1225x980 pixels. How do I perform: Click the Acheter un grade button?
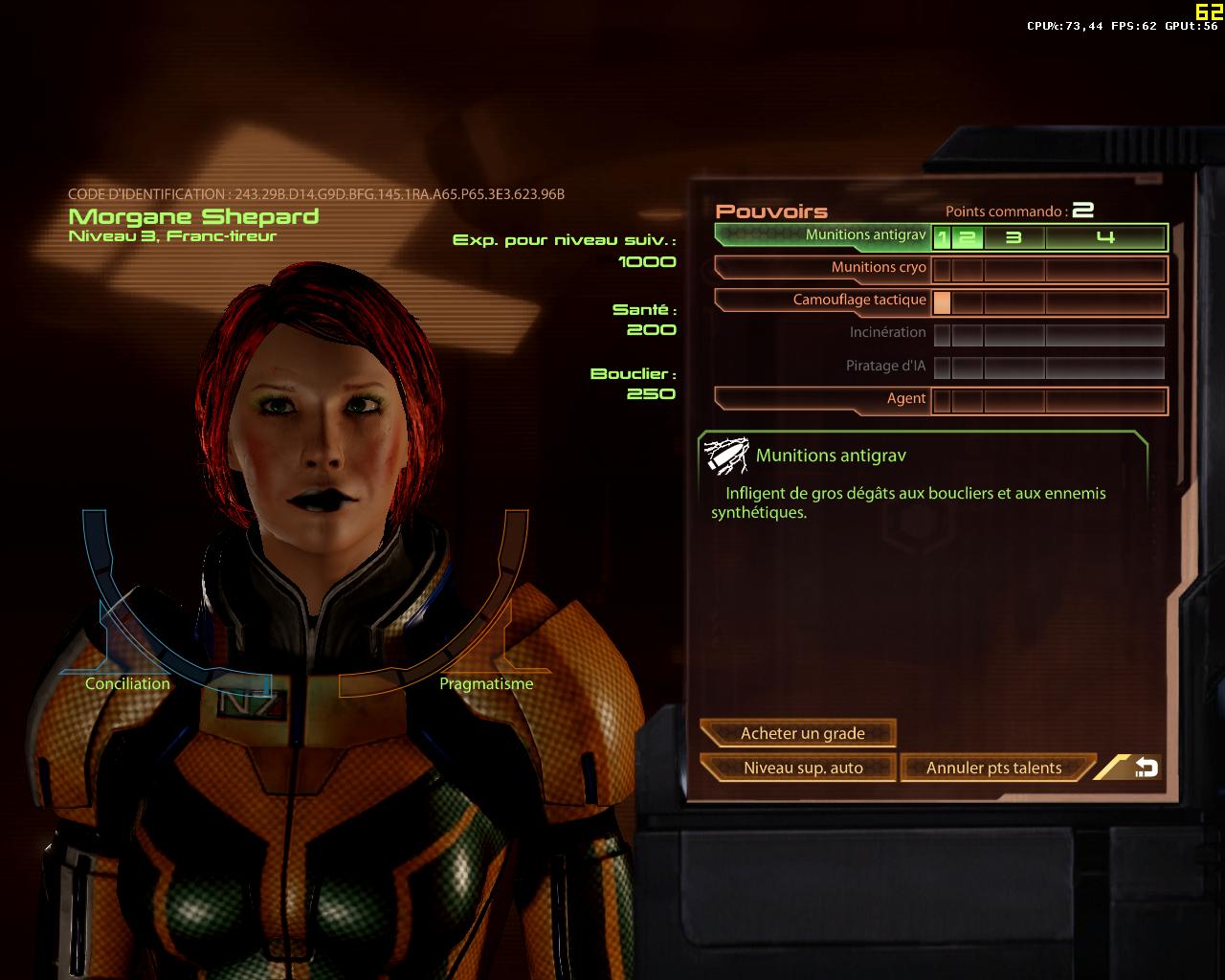(x=802, y=733)
